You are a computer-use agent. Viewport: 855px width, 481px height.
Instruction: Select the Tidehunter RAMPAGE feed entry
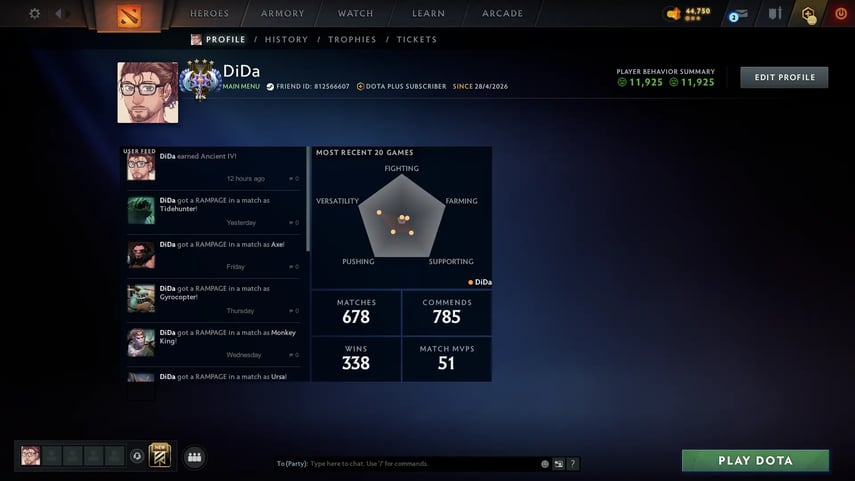point(213,210)
